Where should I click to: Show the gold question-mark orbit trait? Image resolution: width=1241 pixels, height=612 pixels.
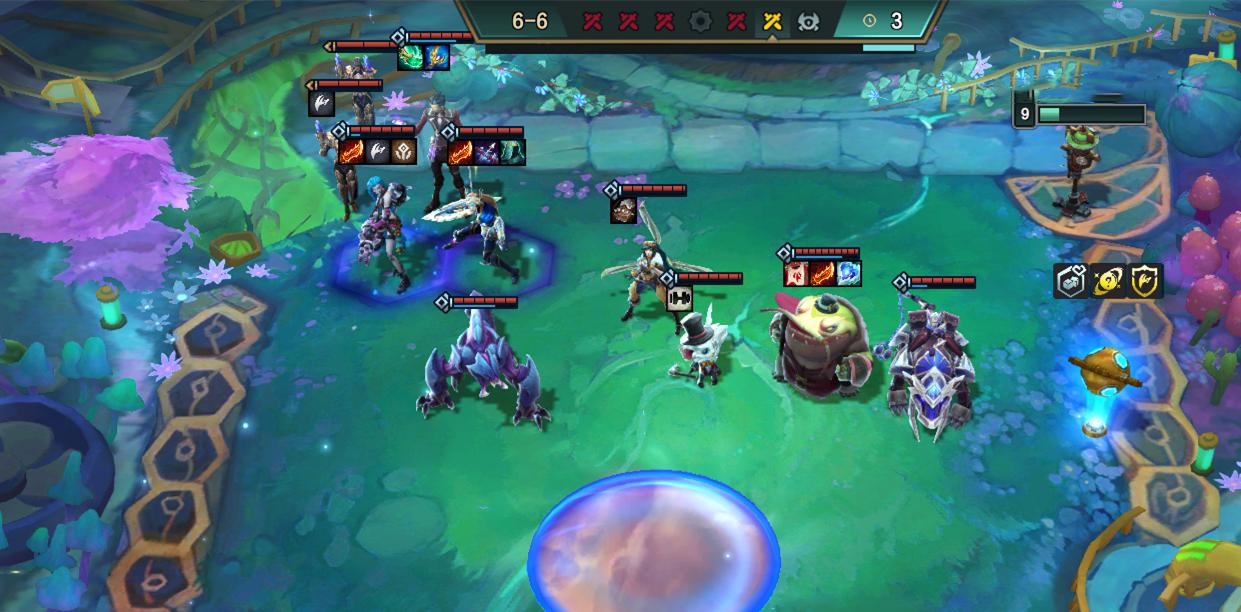click(1108, 281)
